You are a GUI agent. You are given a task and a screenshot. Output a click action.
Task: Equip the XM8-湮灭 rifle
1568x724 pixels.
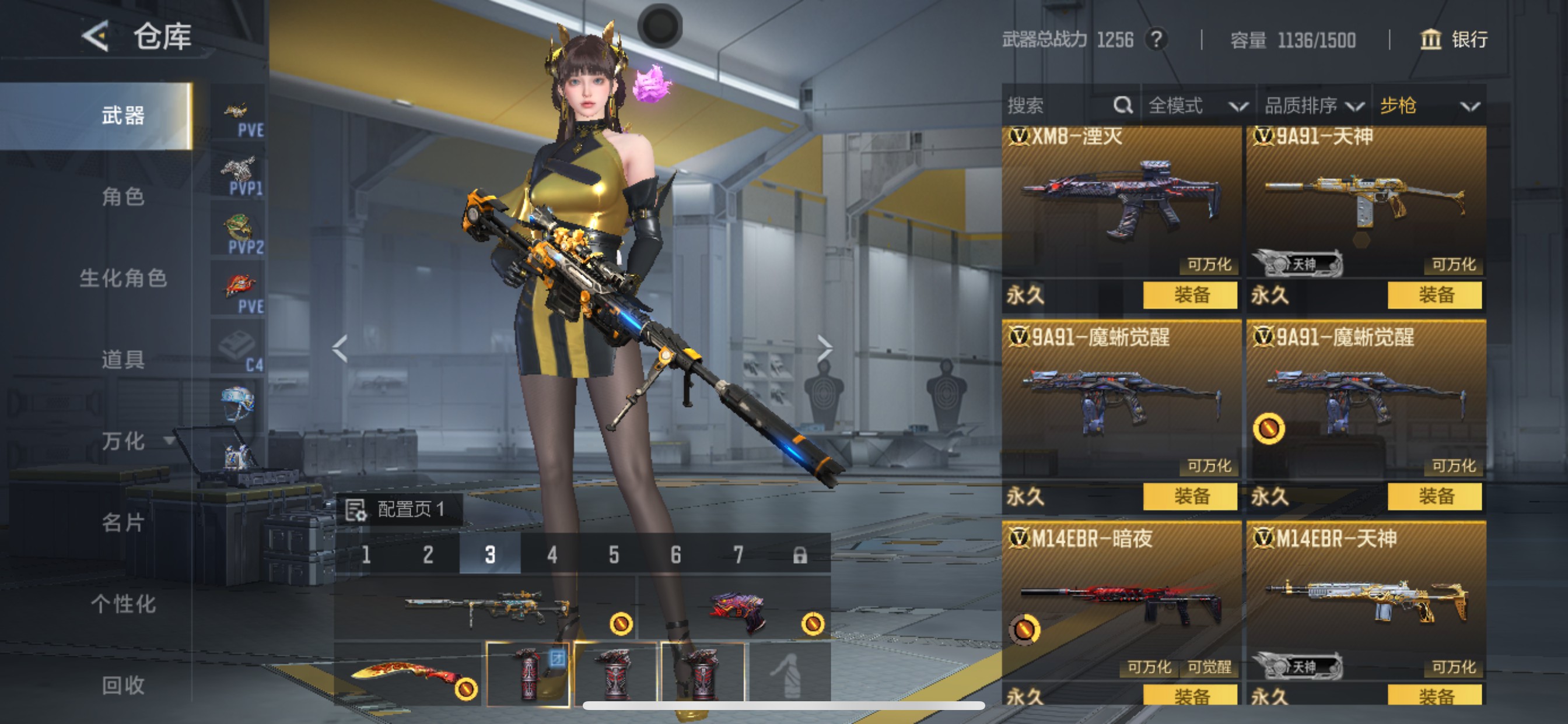click(1190, 295)
